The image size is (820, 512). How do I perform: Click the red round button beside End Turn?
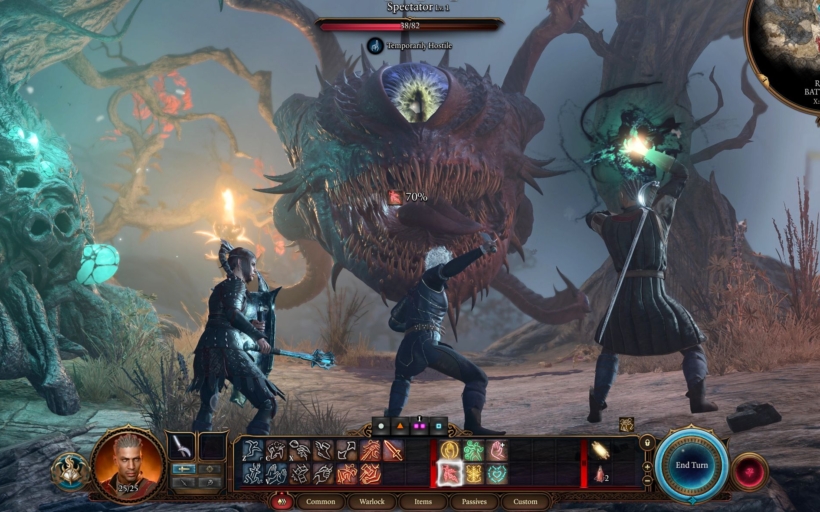749,471
